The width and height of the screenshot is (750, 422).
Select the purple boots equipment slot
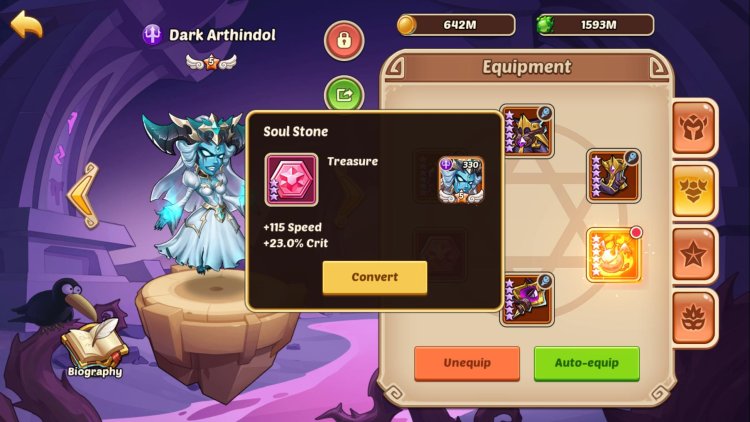tap(613, 177)
